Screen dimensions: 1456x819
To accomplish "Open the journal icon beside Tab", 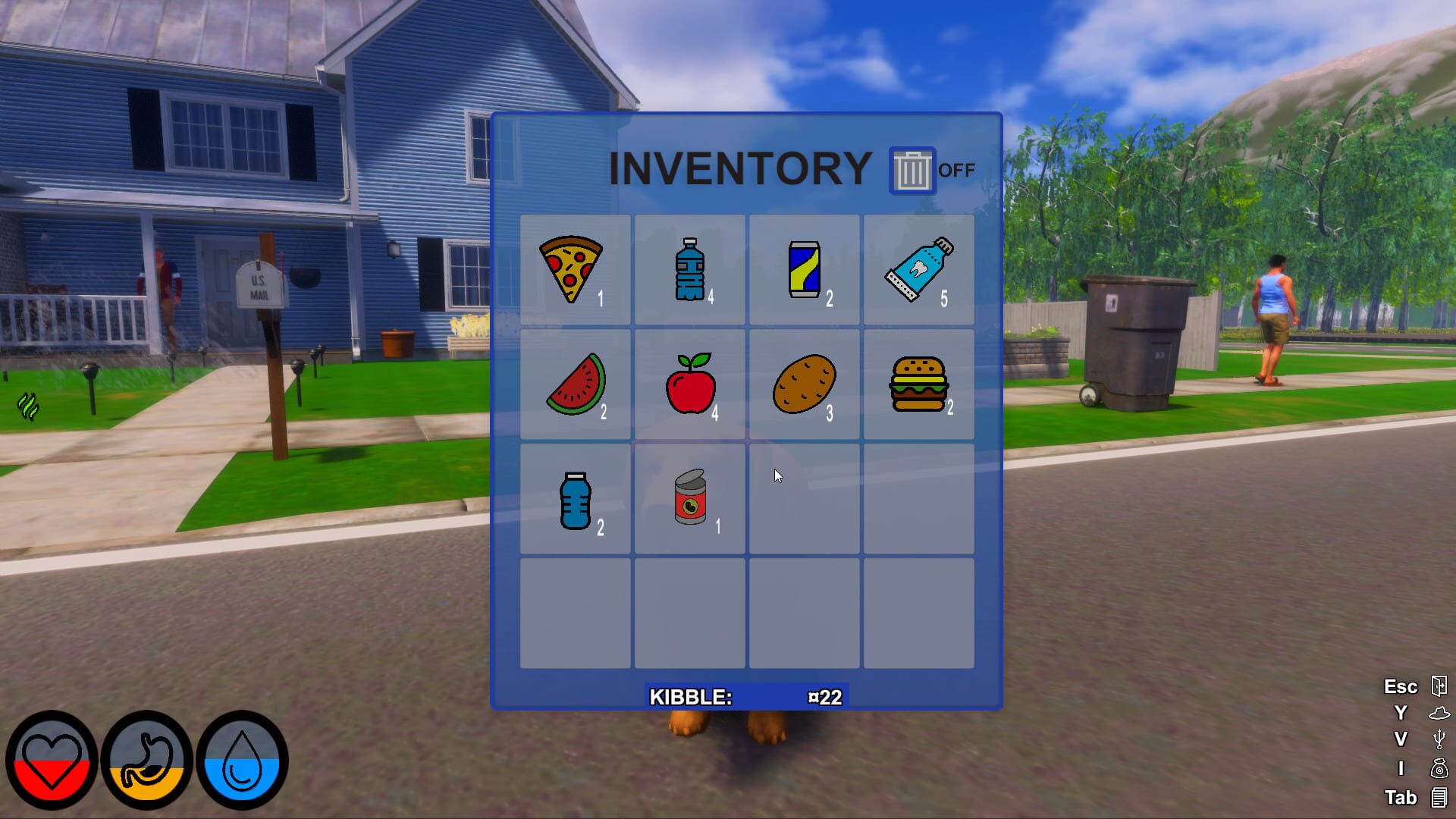I will pos(1439,798).
